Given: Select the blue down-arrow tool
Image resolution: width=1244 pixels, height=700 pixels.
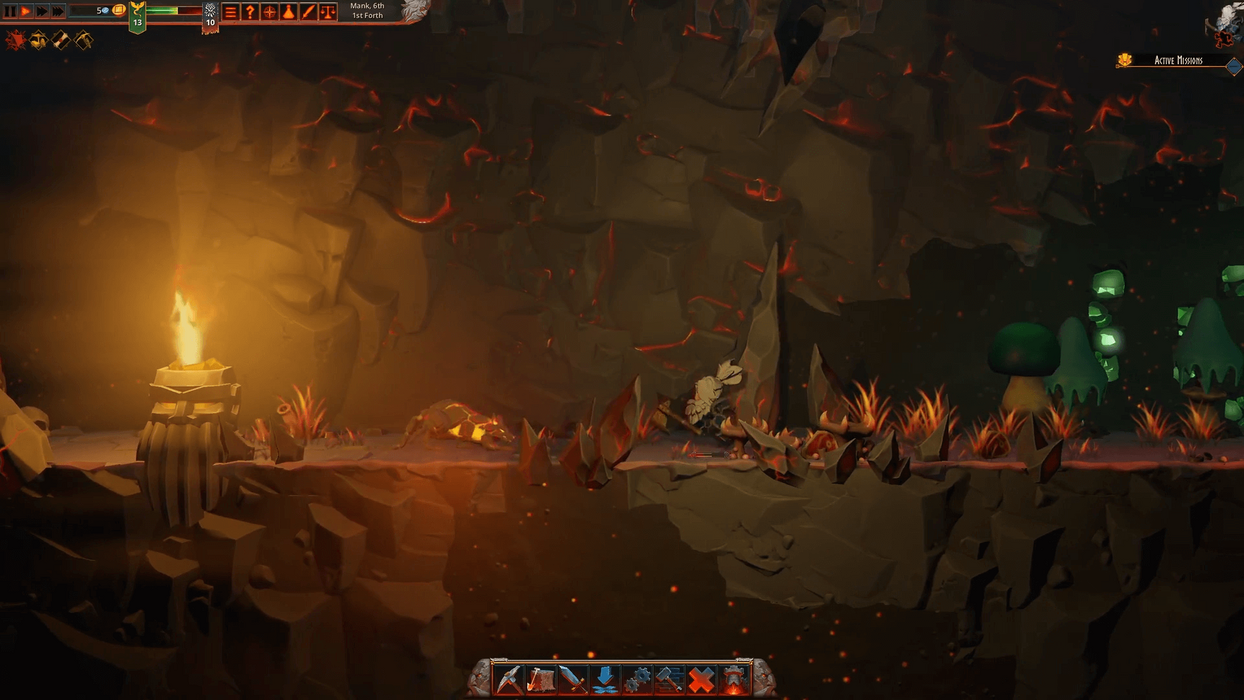Looking at the screenshot, I should tap(604, 679).
